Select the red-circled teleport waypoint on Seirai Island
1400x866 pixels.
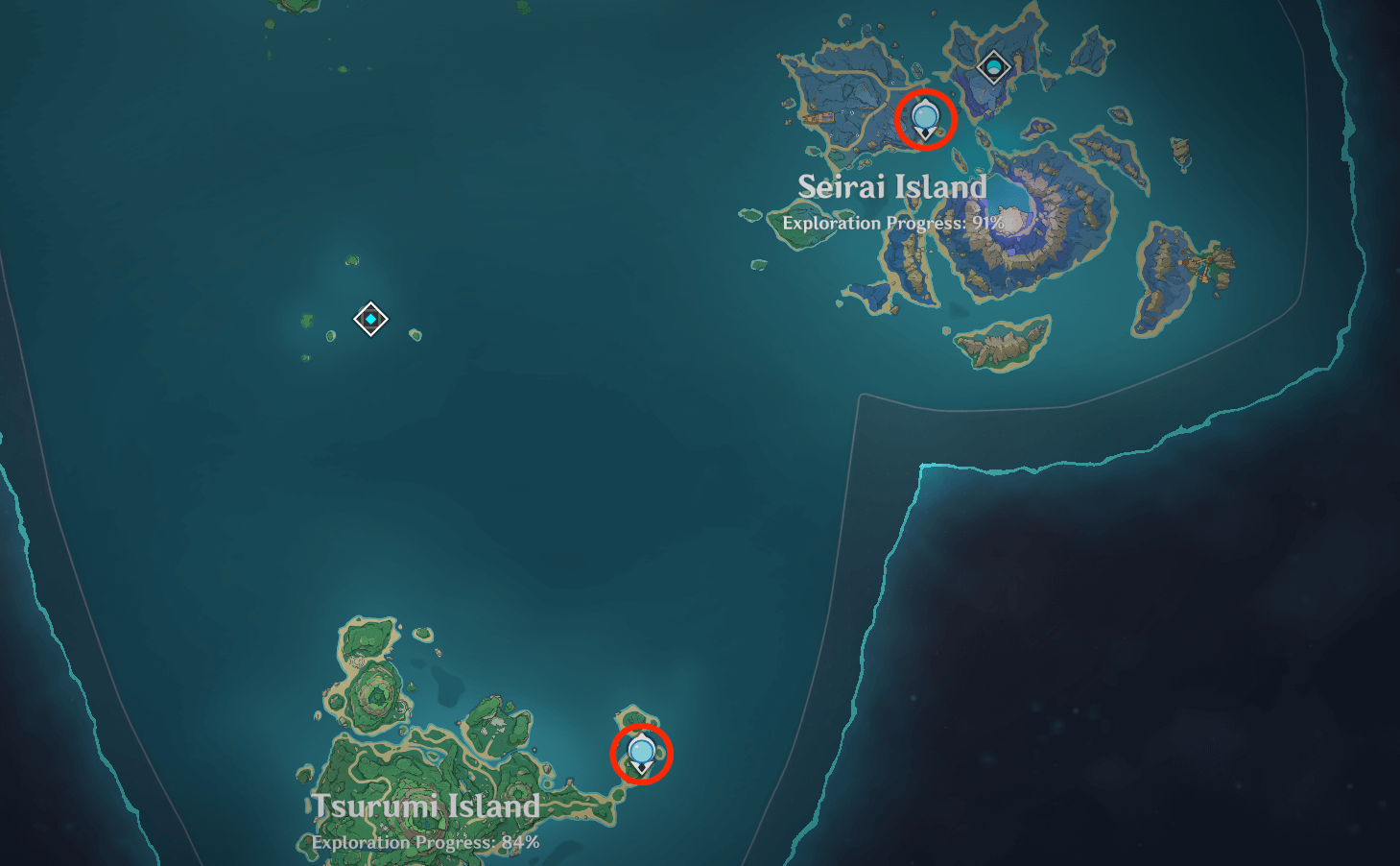(924, 118)
